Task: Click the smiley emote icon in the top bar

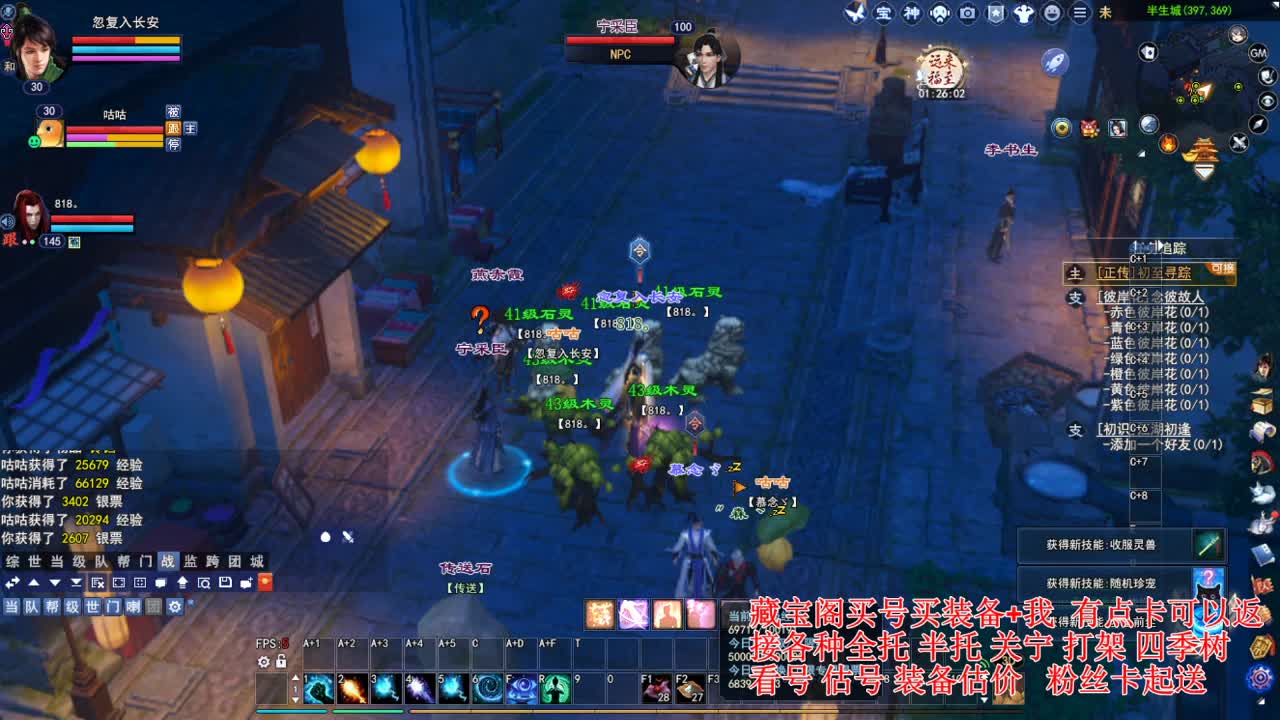Action: point(1051,14)
